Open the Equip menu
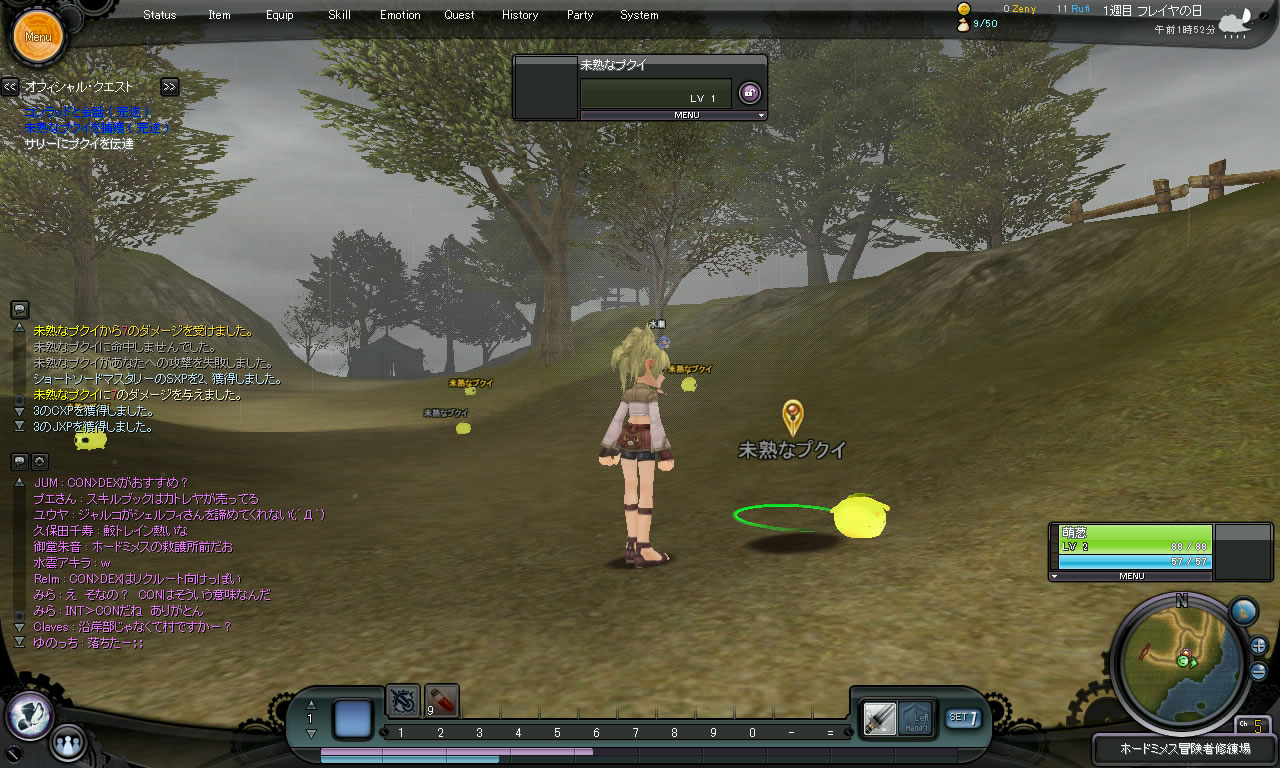This screenshot has height=768, width=1280. pos(279,15)
